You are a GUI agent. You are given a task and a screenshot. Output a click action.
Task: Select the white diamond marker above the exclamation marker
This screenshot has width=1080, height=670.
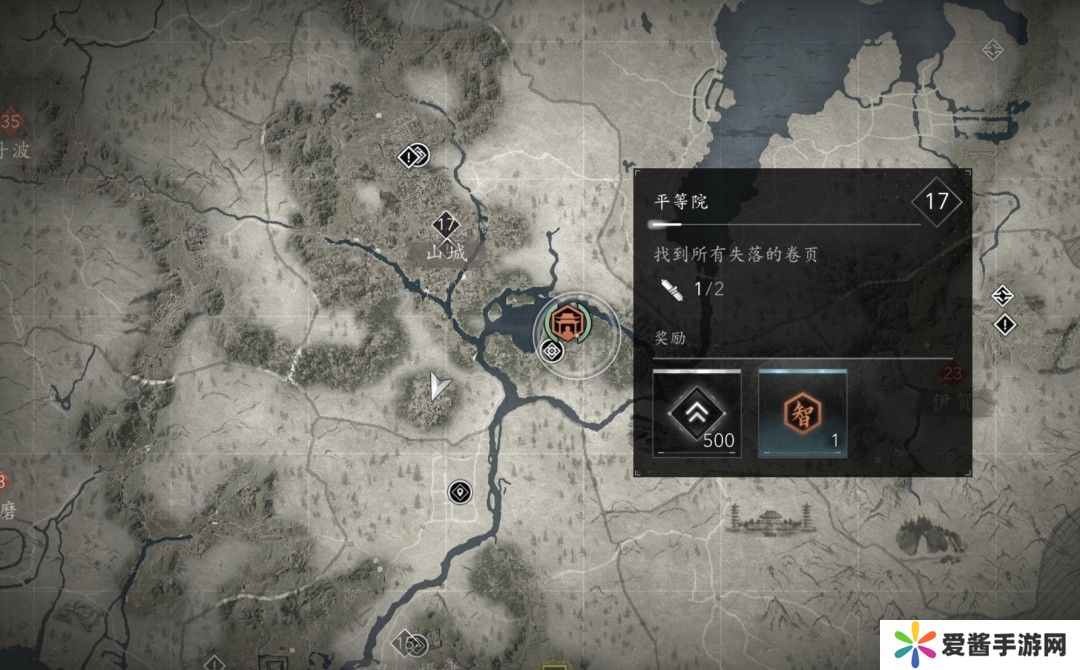(1004, 295)
